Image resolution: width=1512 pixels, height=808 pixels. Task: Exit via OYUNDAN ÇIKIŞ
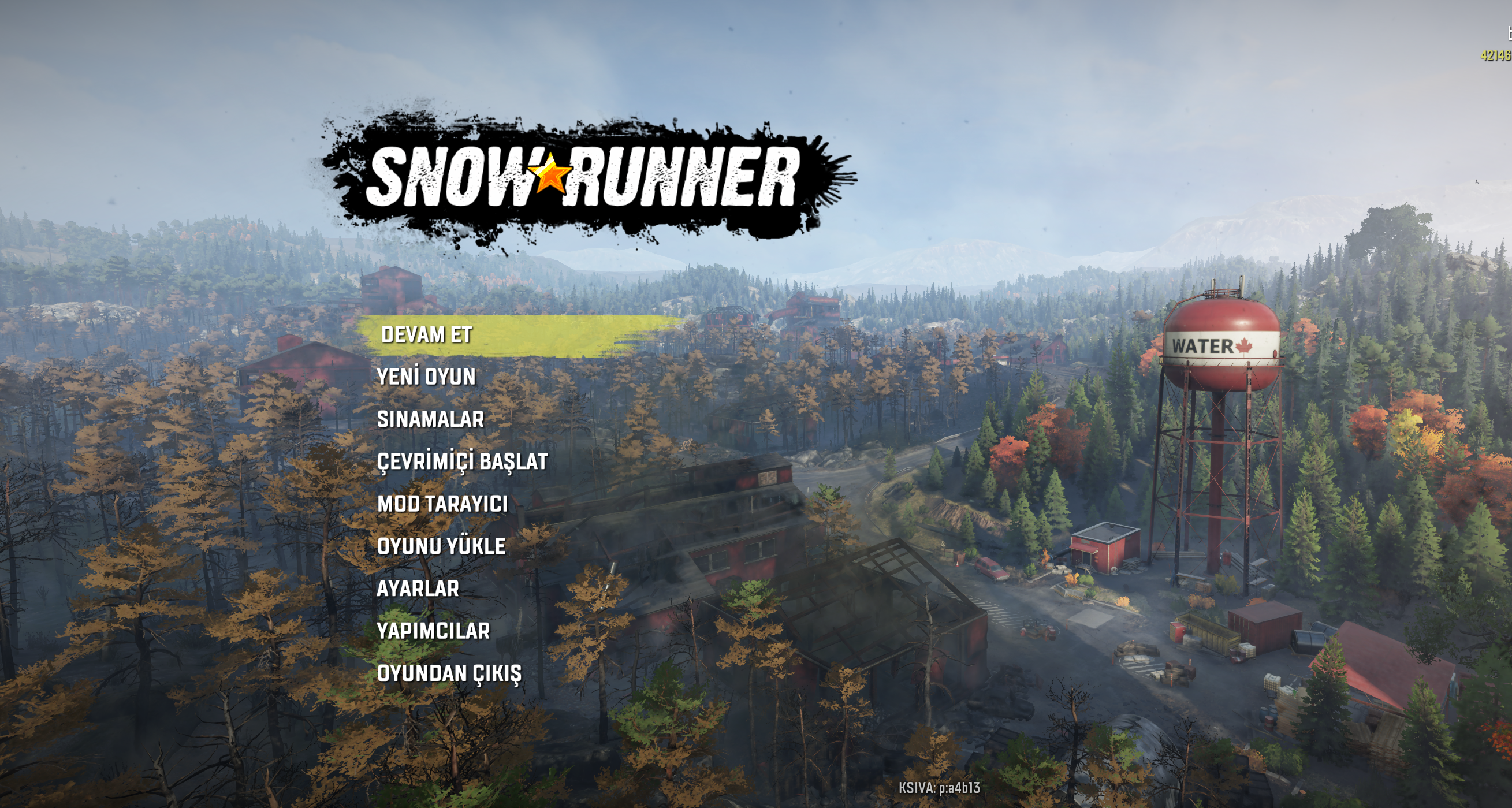pyautogui.click(x=449, y=673)
